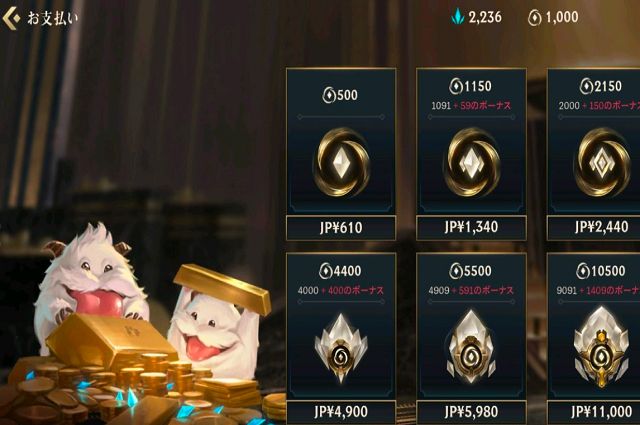Screen dimensions: 640x425
Task: Buy the pack priced JP¥1,340
Action: tap(471, 228)
